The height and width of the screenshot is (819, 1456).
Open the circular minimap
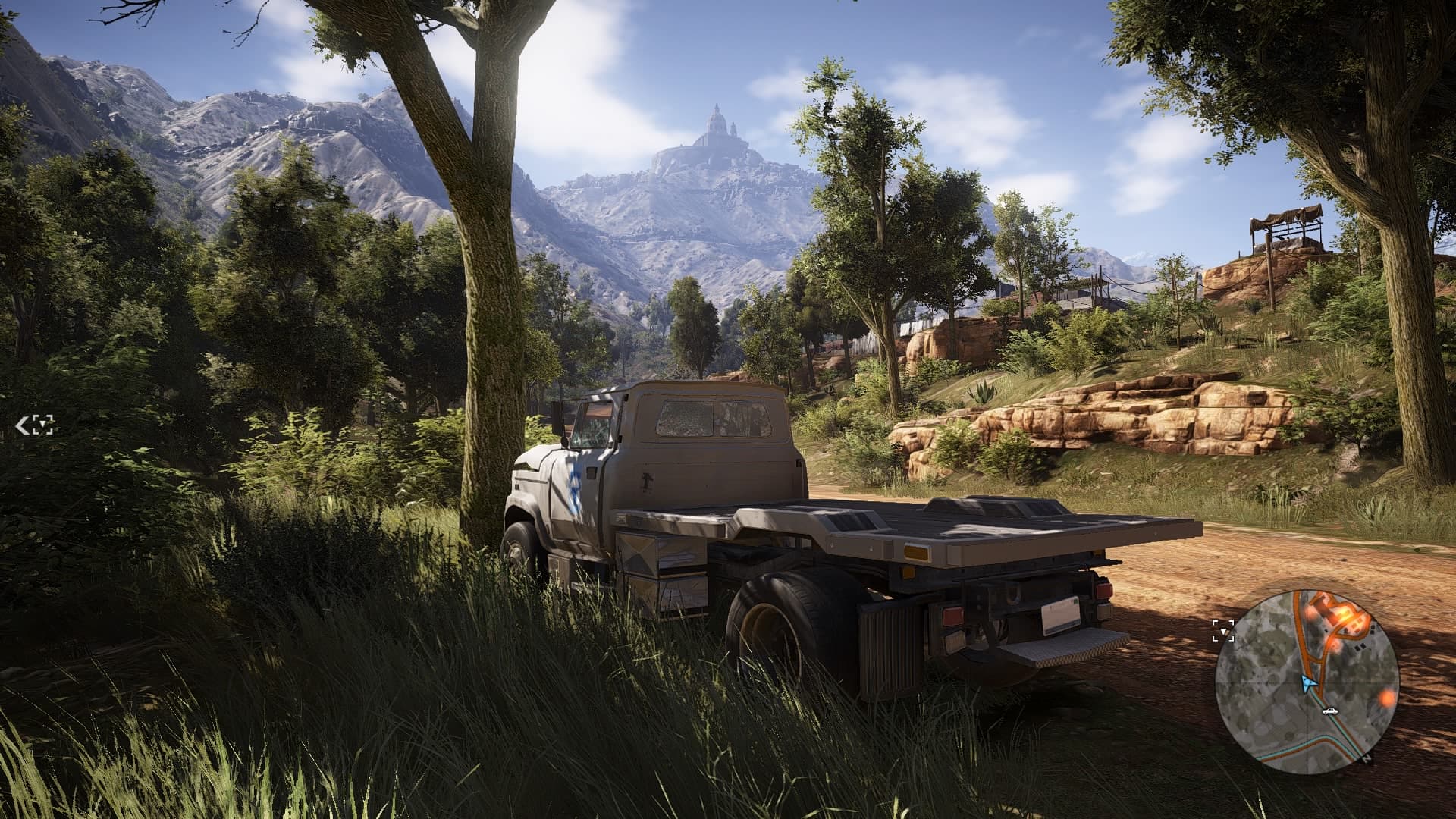point(1307,681)
